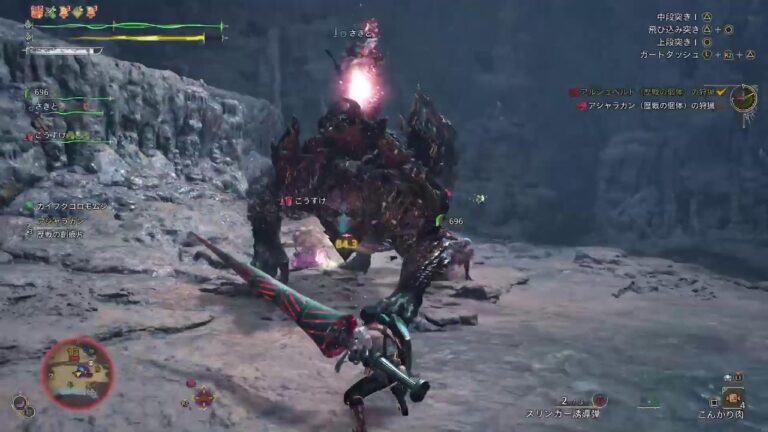The height and width of the screenshot is (432, 768).
Task: Click the アジャラカン hunt objective
Action: (x=651, y=106)
